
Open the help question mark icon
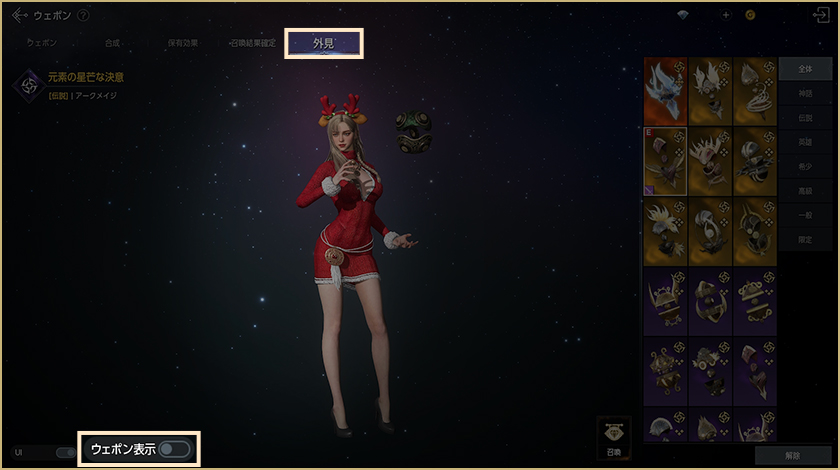coord(83,15)
